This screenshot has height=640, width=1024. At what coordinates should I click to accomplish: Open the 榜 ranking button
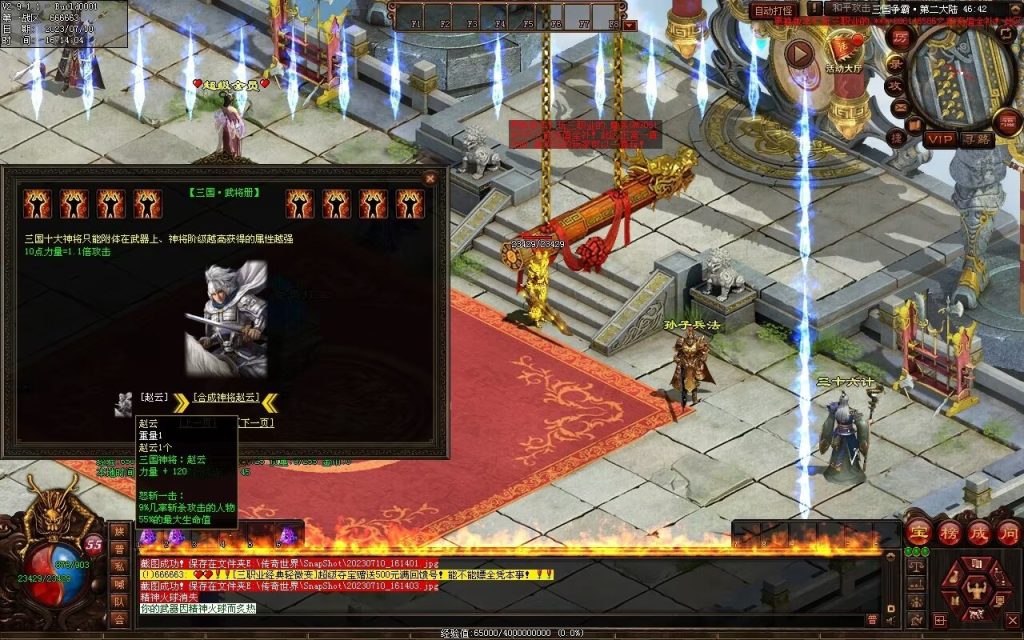pos(947,533)
